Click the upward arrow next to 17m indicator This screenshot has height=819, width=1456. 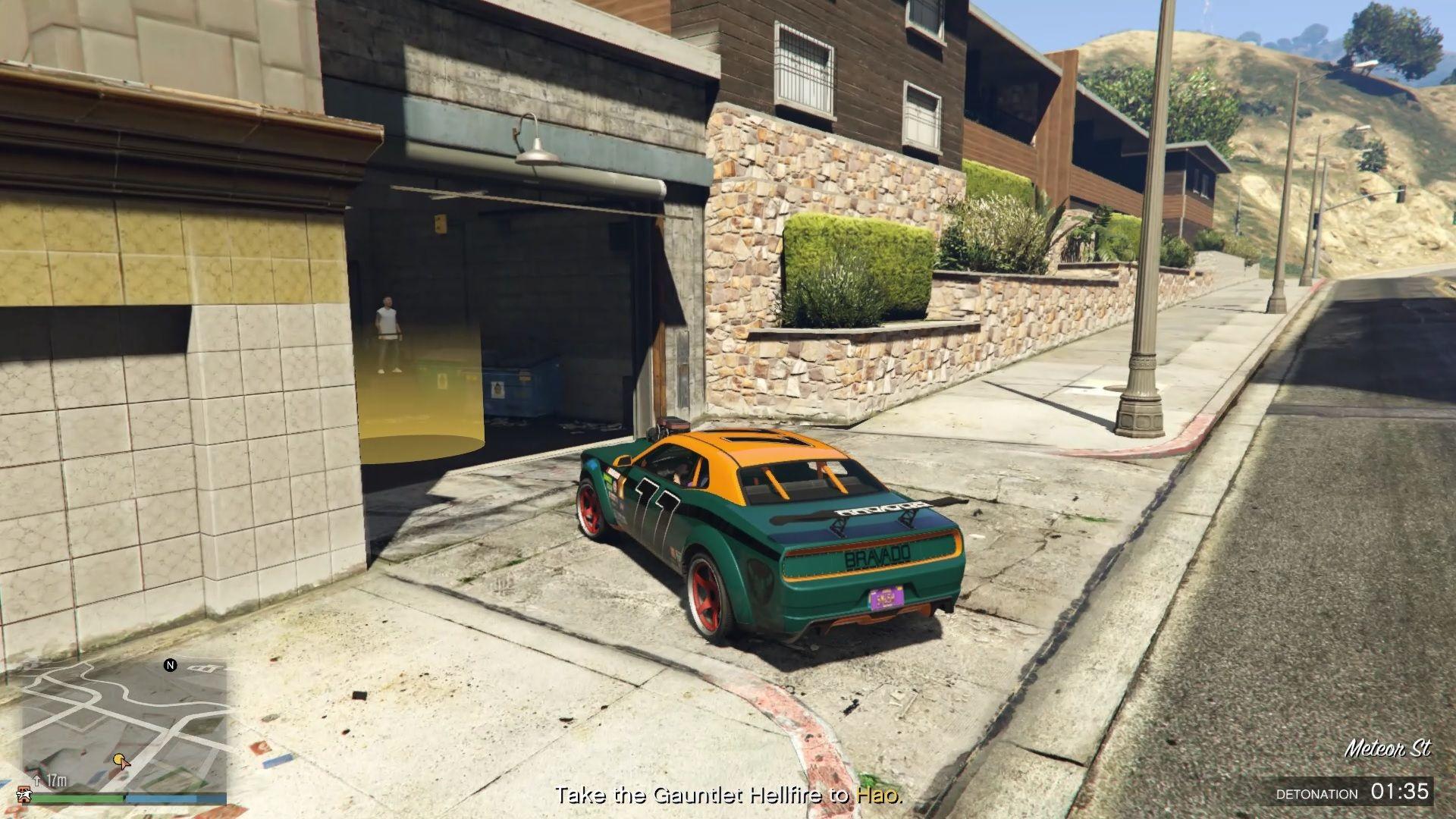click(x=36, y=781)
